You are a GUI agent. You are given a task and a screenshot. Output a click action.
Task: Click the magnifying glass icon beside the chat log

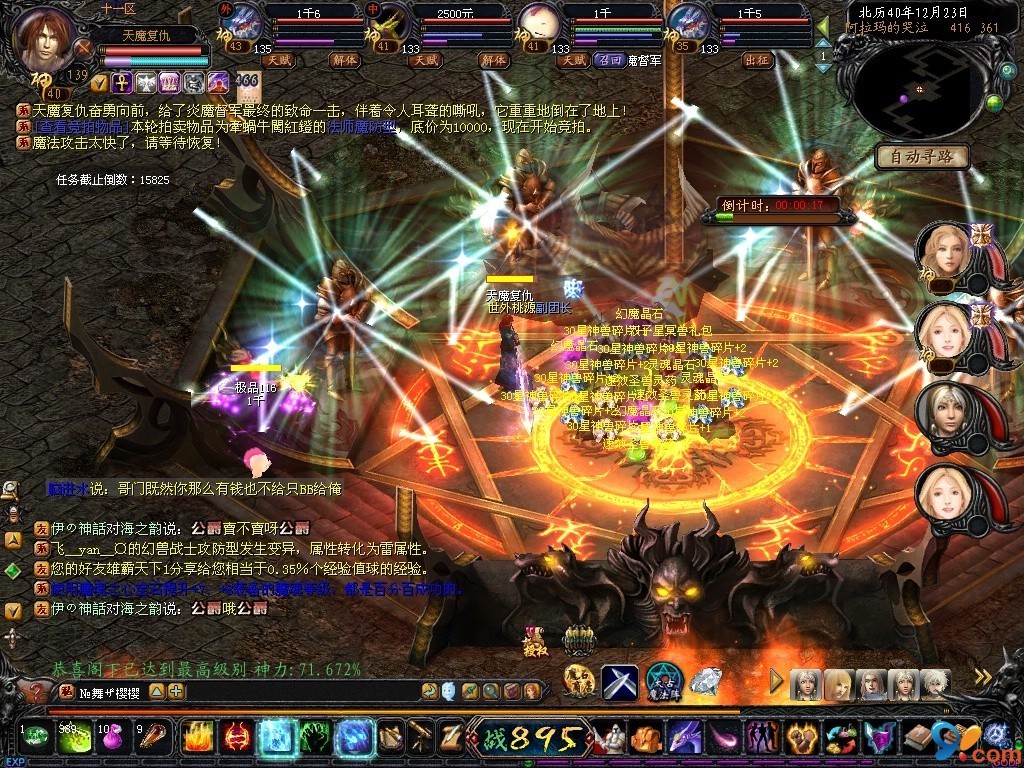tap(11, 489)
